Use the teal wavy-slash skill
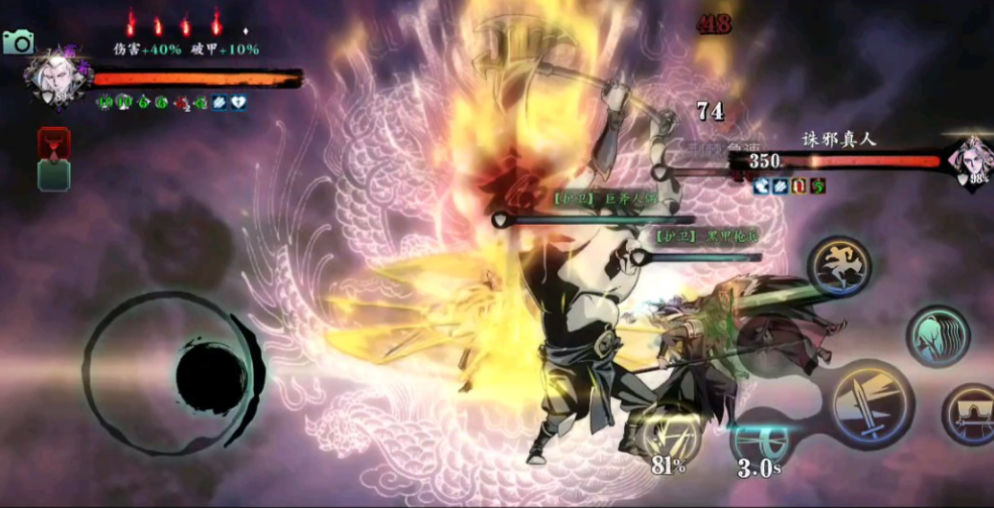994x508 pixels. tap(937, 336)
